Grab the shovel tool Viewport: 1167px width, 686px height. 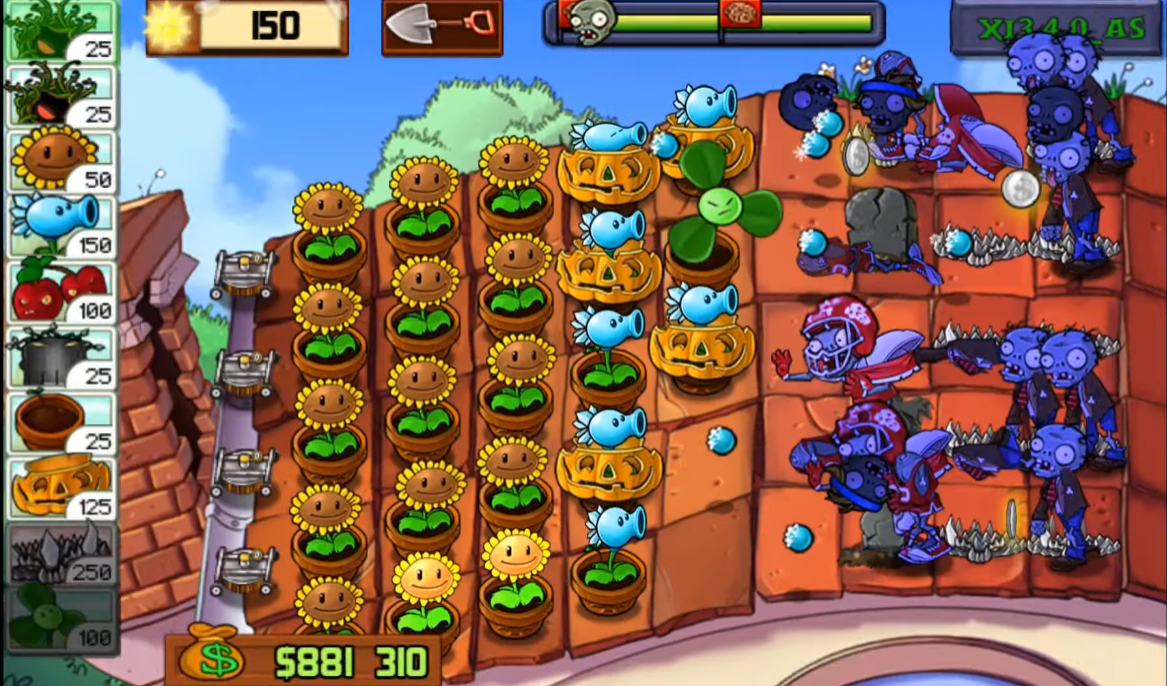(441, 27)
